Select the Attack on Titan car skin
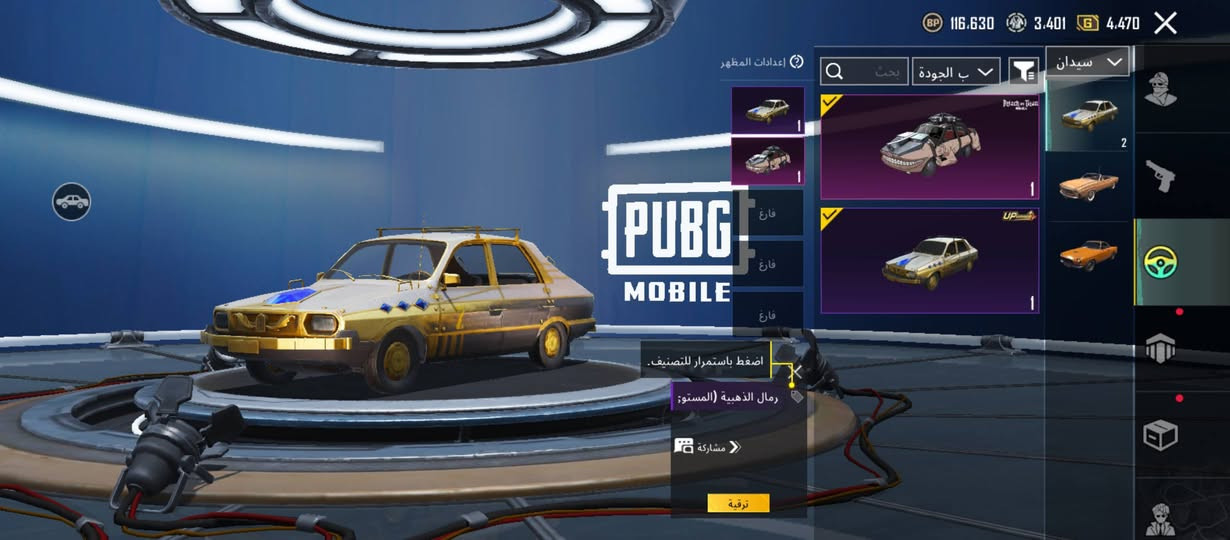Screen dimensions: 1230x540 tap(929, 147)
